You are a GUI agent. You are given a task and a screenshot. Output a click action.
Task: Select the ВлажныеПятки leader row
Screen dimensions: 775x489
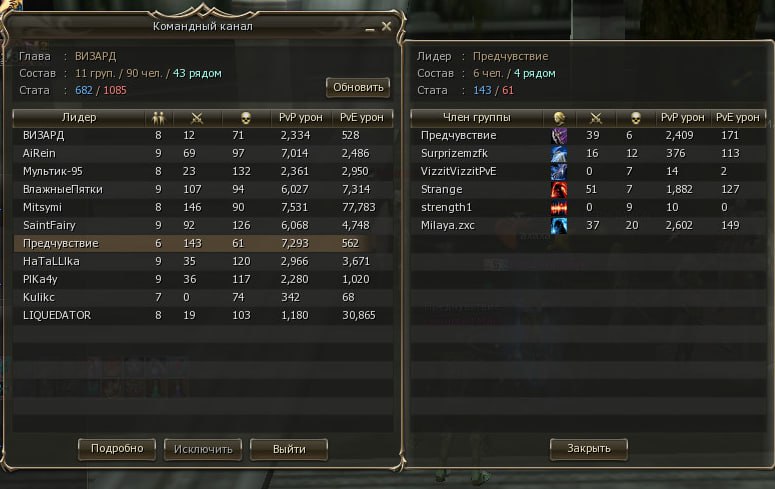click(x=200, y=189)
